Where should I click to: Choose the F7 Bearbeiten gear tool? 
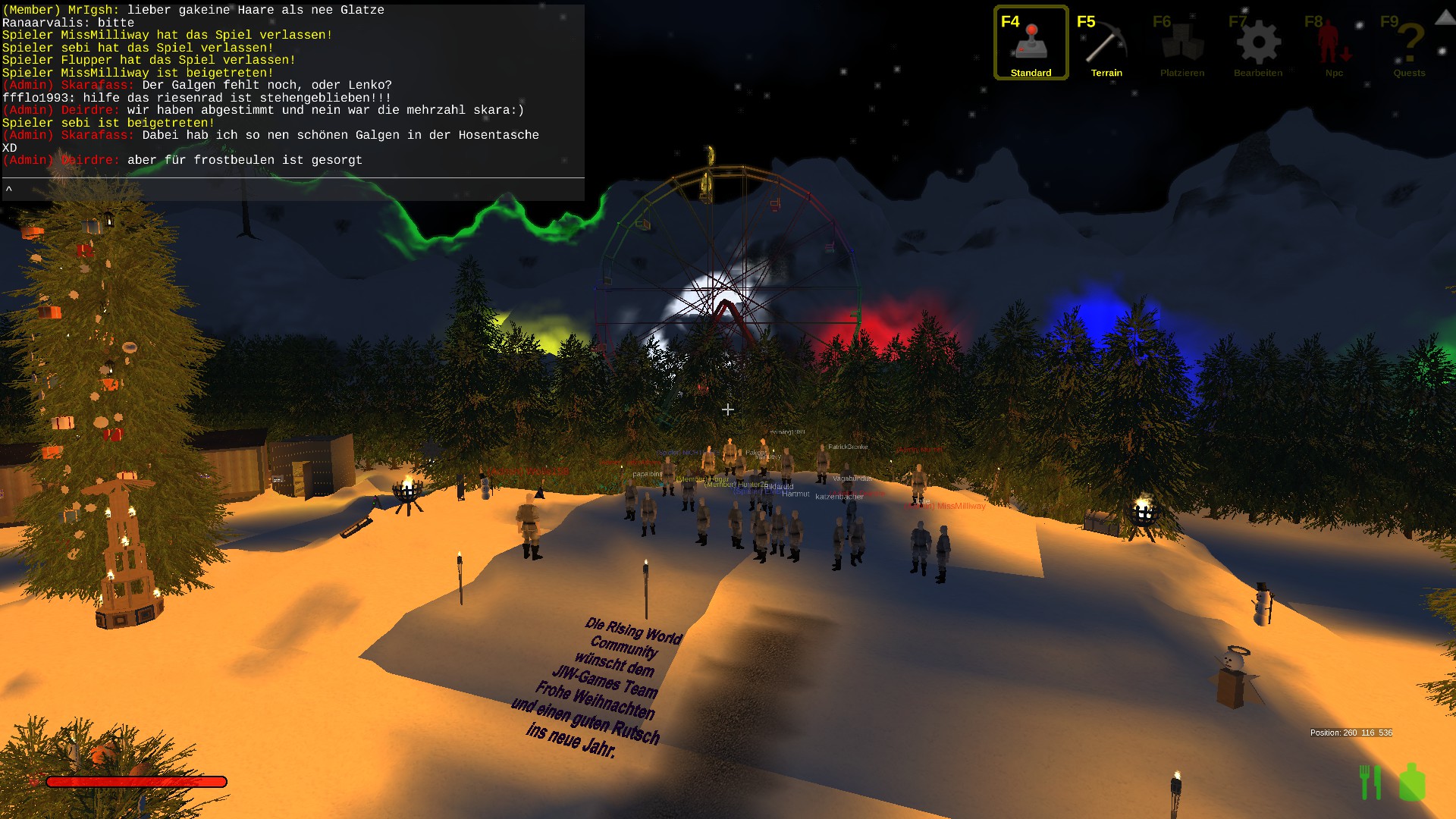click(x=1258, y=43)
